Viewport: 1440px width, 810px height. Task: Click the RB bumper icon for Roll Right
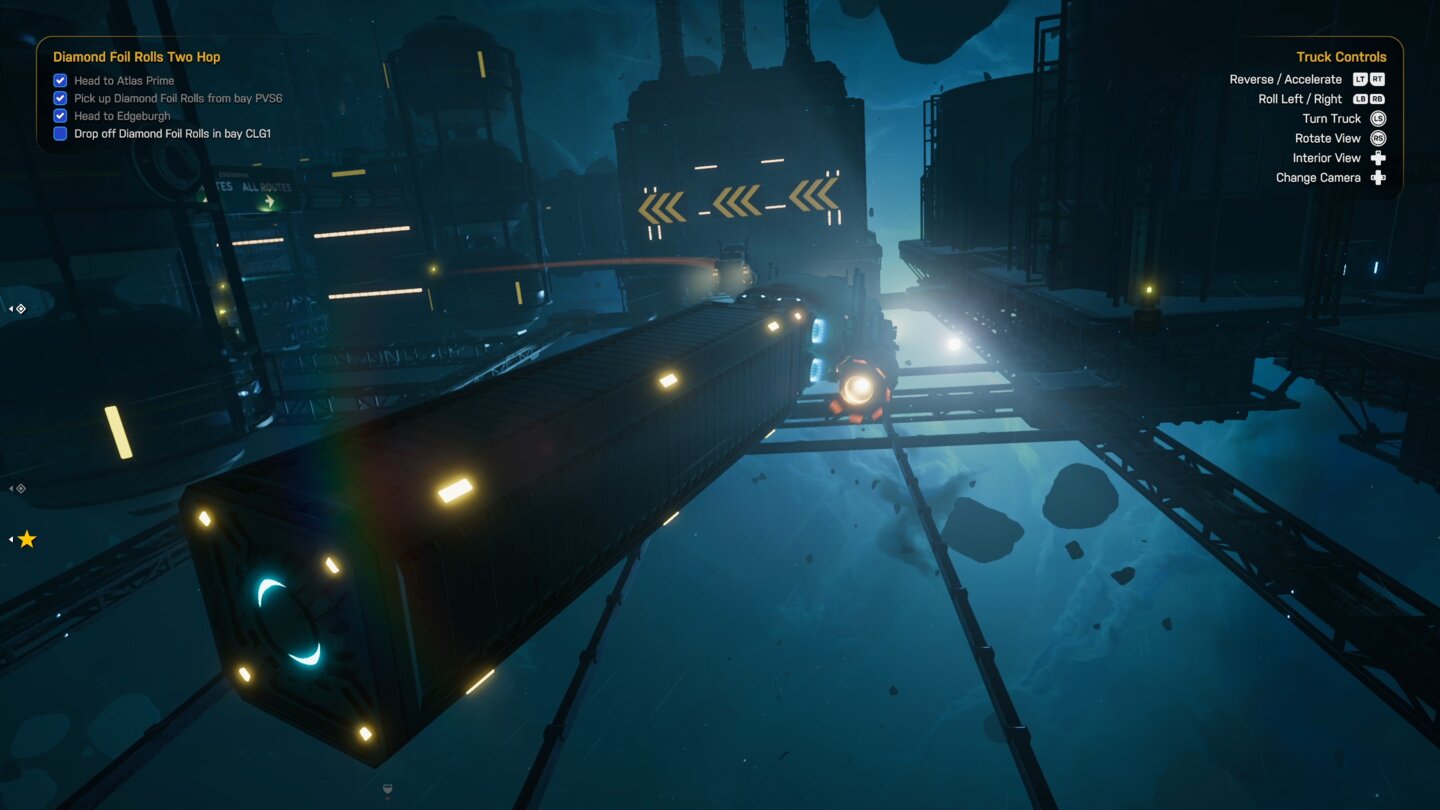pos(1377,98)
